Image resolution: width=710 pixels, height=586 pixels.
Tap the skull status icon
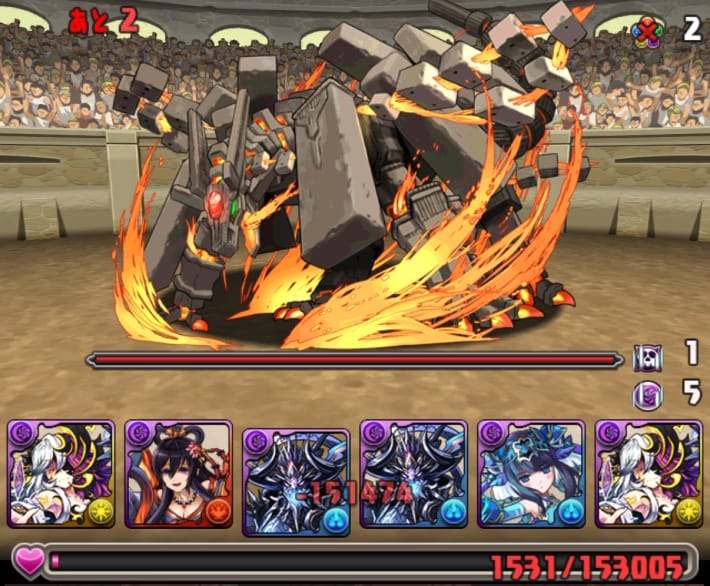[x=647, y=357]
